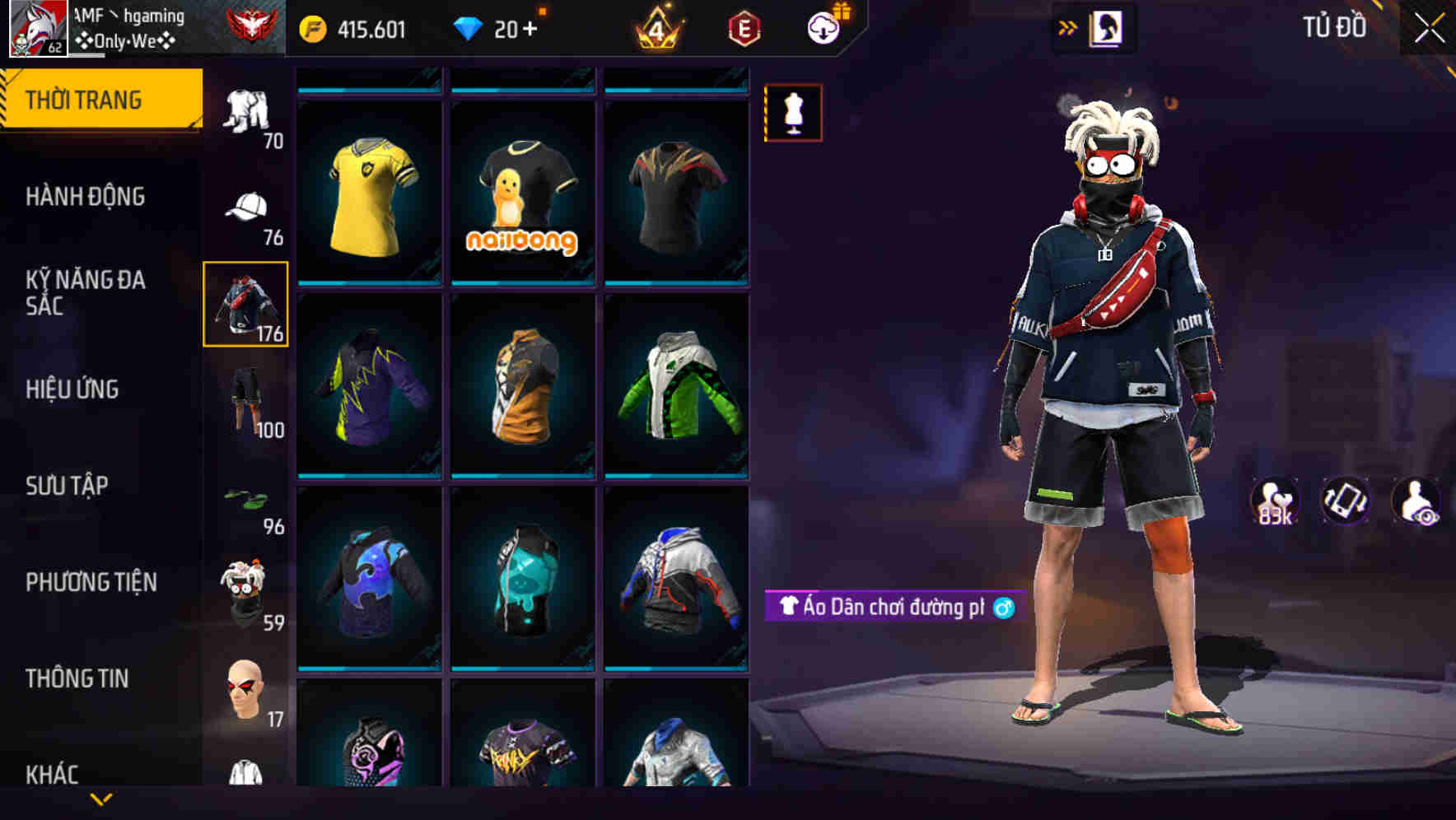The height and width of the screenshot is (820, 1456).
Task: Open the trousers category icon
Action: coord(246,107)
